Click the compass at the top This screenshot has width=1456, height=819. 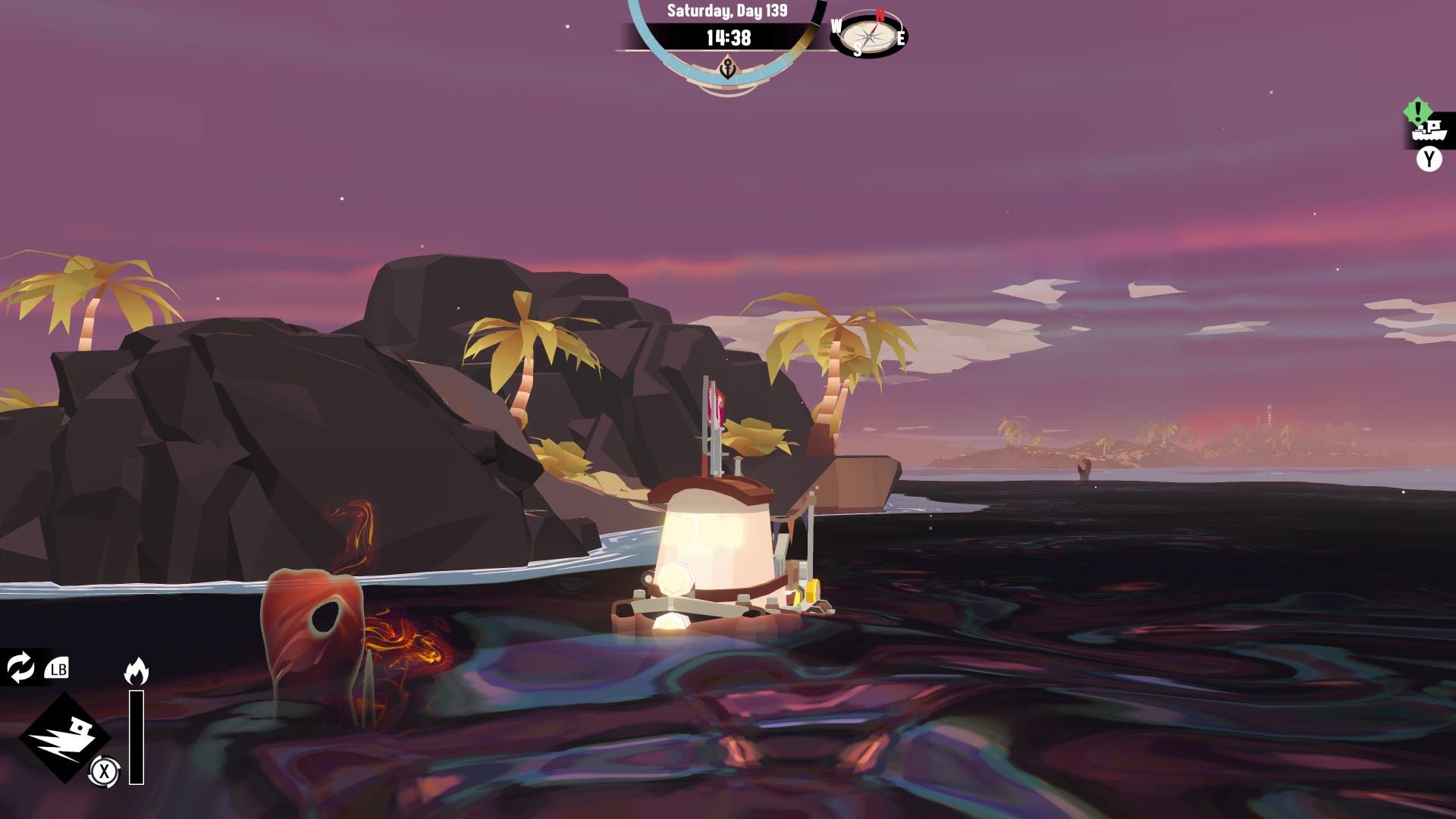pyautogui.click(x=868, y=34)
